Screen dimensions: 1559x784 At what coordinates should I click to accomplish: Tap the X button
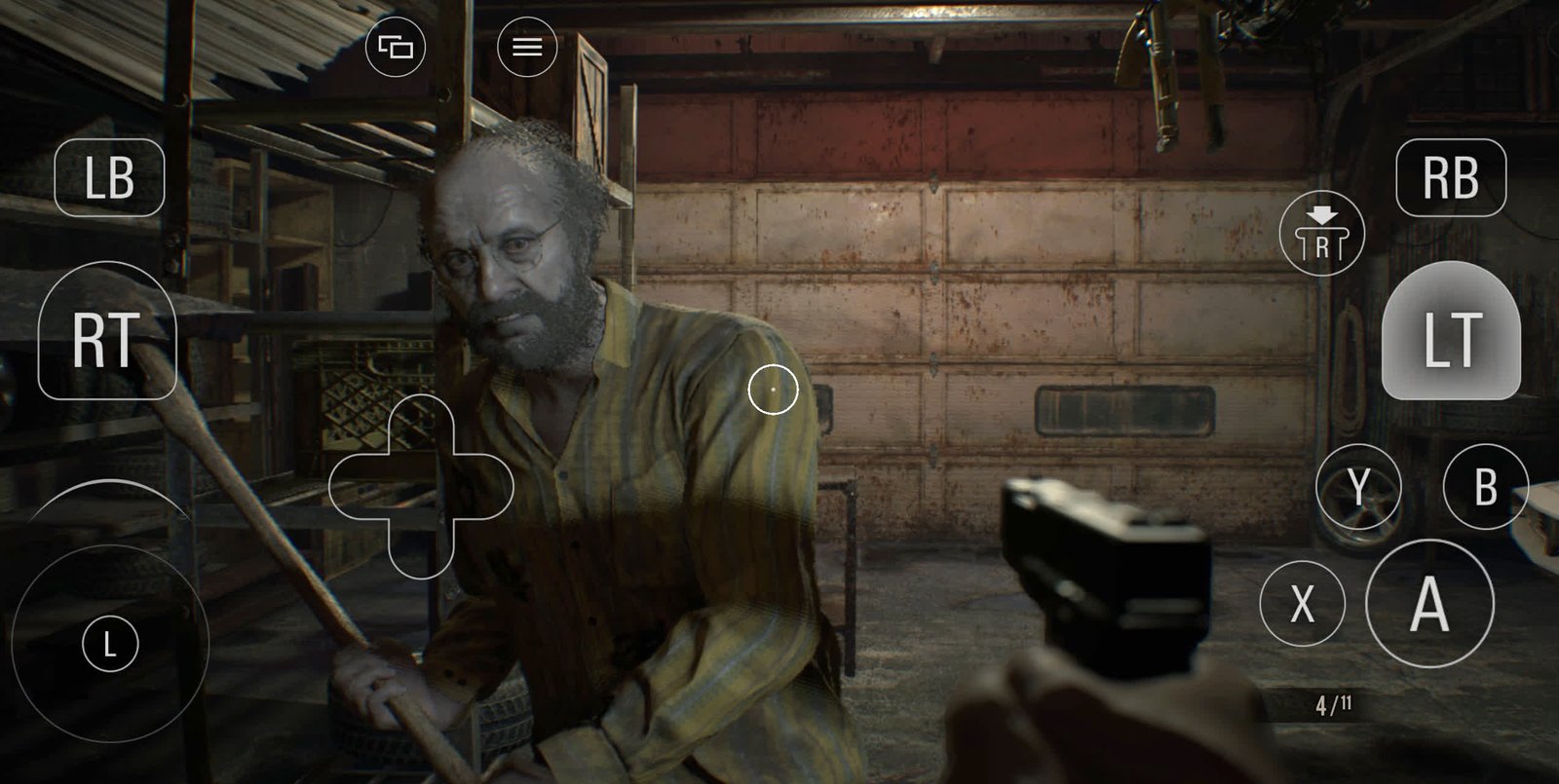1303,602
